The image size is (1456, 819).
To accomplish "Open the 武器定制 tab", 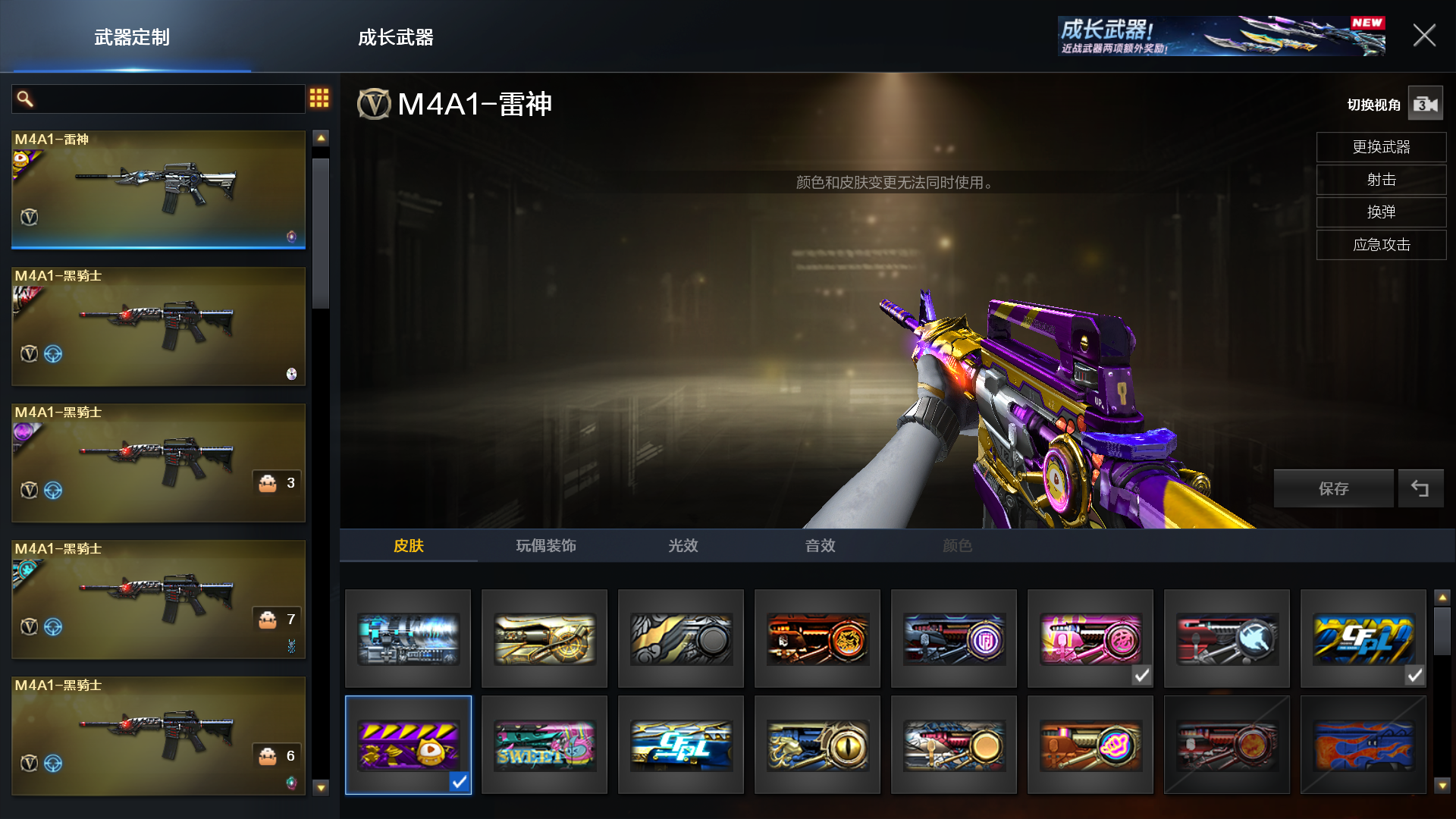I will 132,37.
